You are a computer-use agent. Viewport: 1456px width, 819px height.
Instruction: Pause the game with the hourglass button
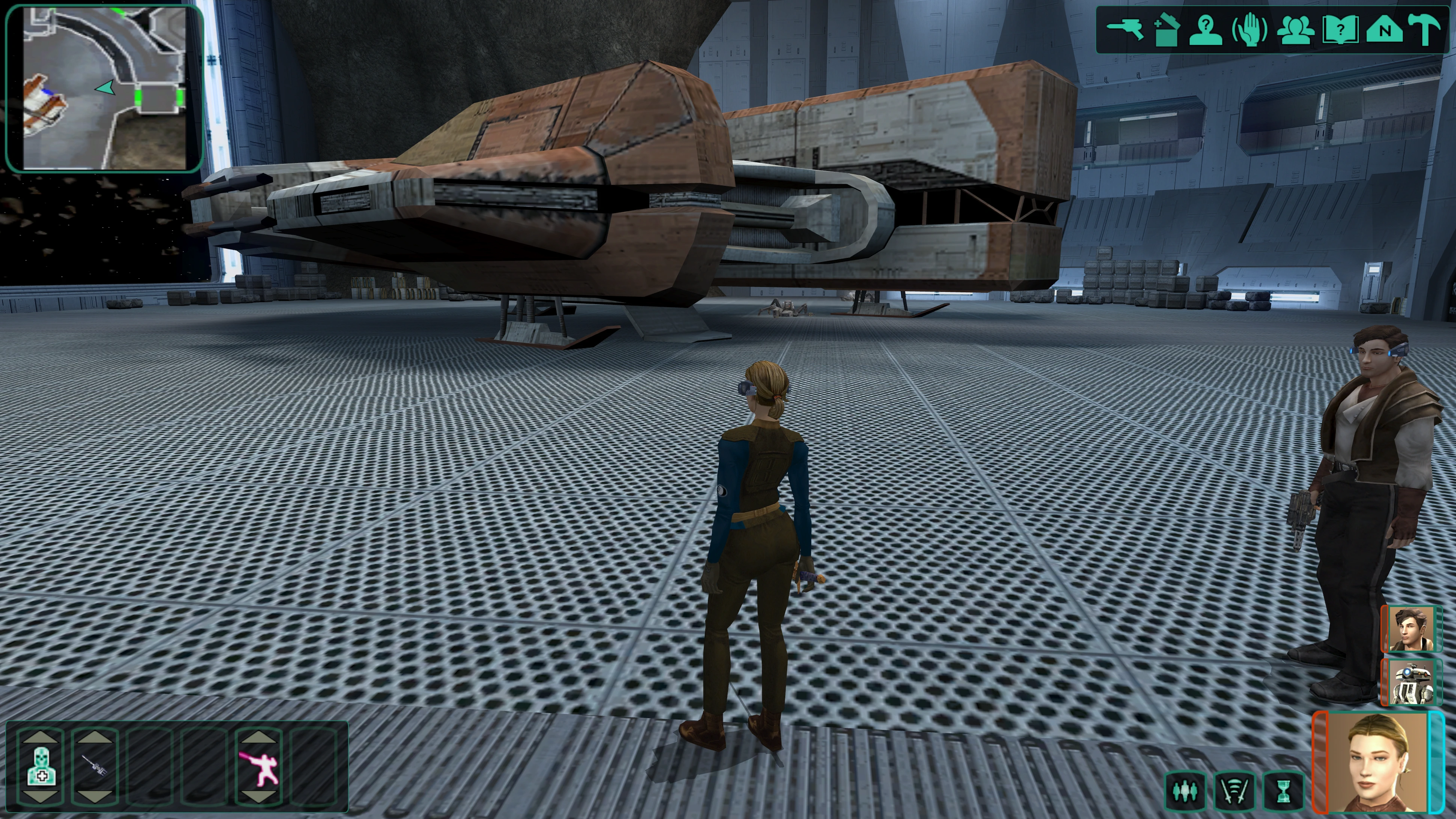coord(1284,791)
